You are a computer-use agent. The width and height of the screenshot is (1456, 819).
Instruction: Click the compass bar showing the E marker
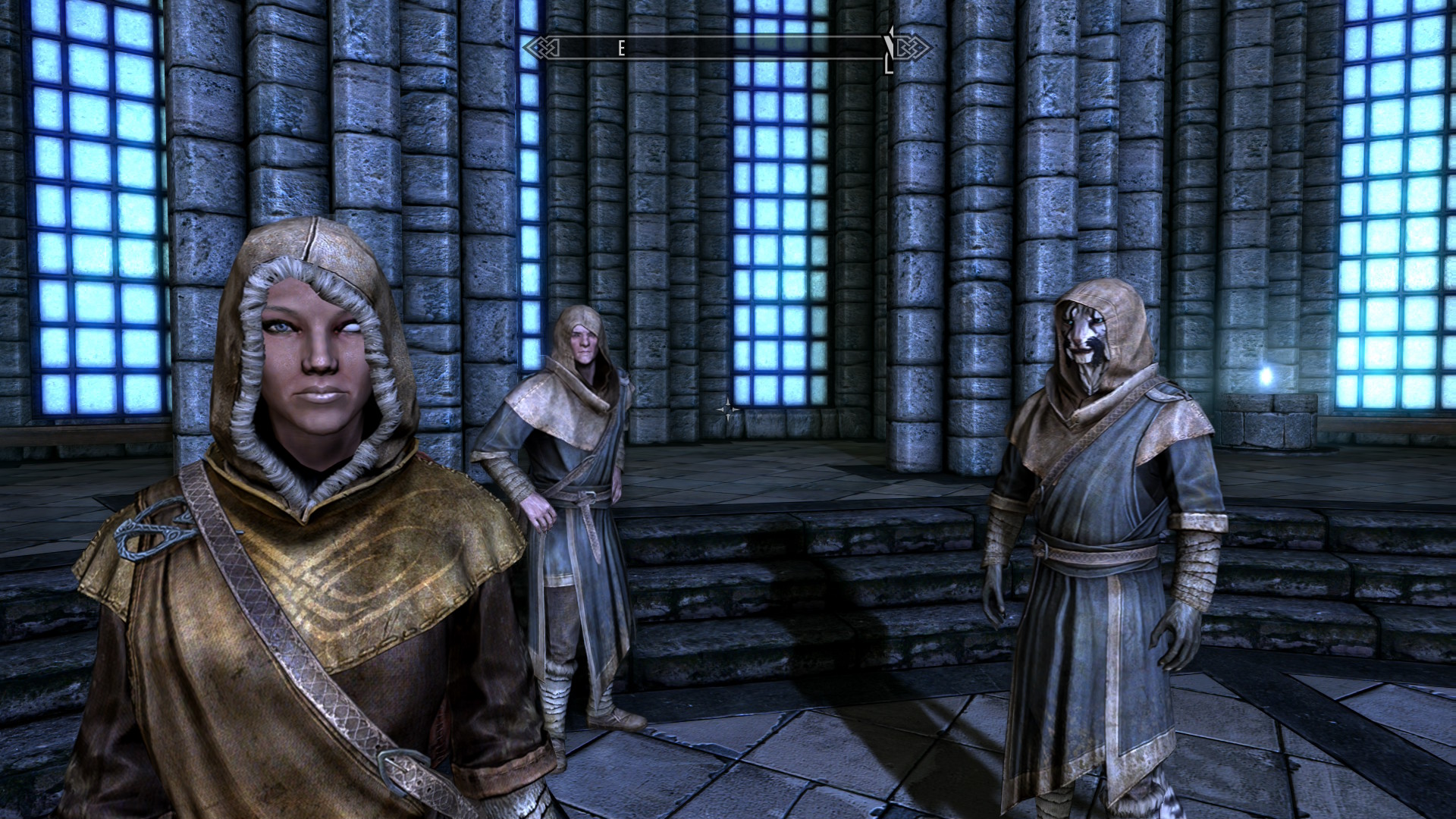726,49
